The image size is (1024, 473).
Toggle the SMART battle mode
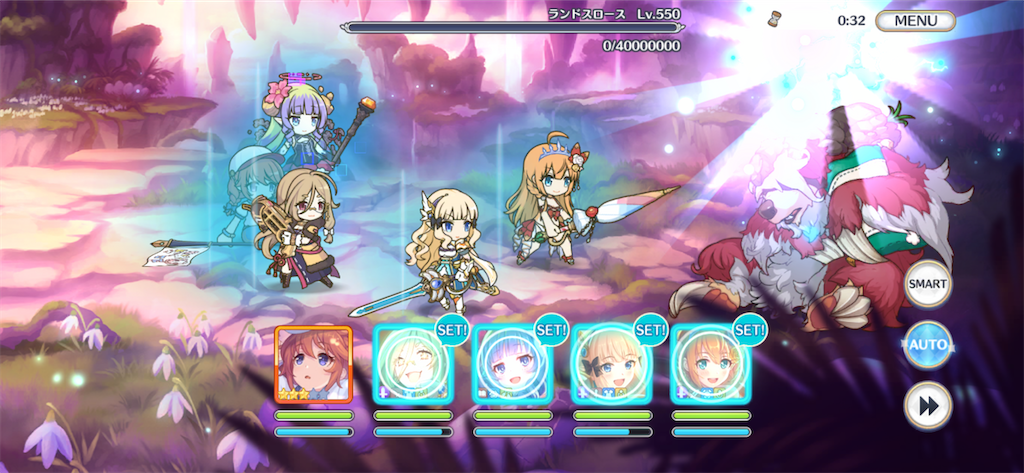927,285
